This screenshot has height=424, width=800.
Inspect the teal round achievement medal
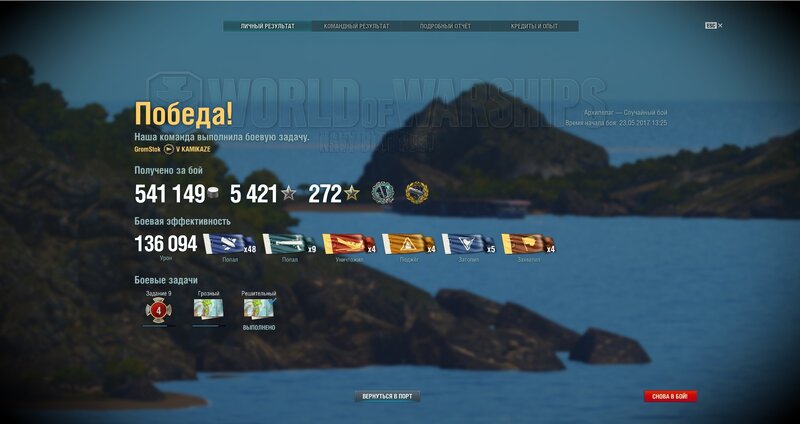pos(383,193)
